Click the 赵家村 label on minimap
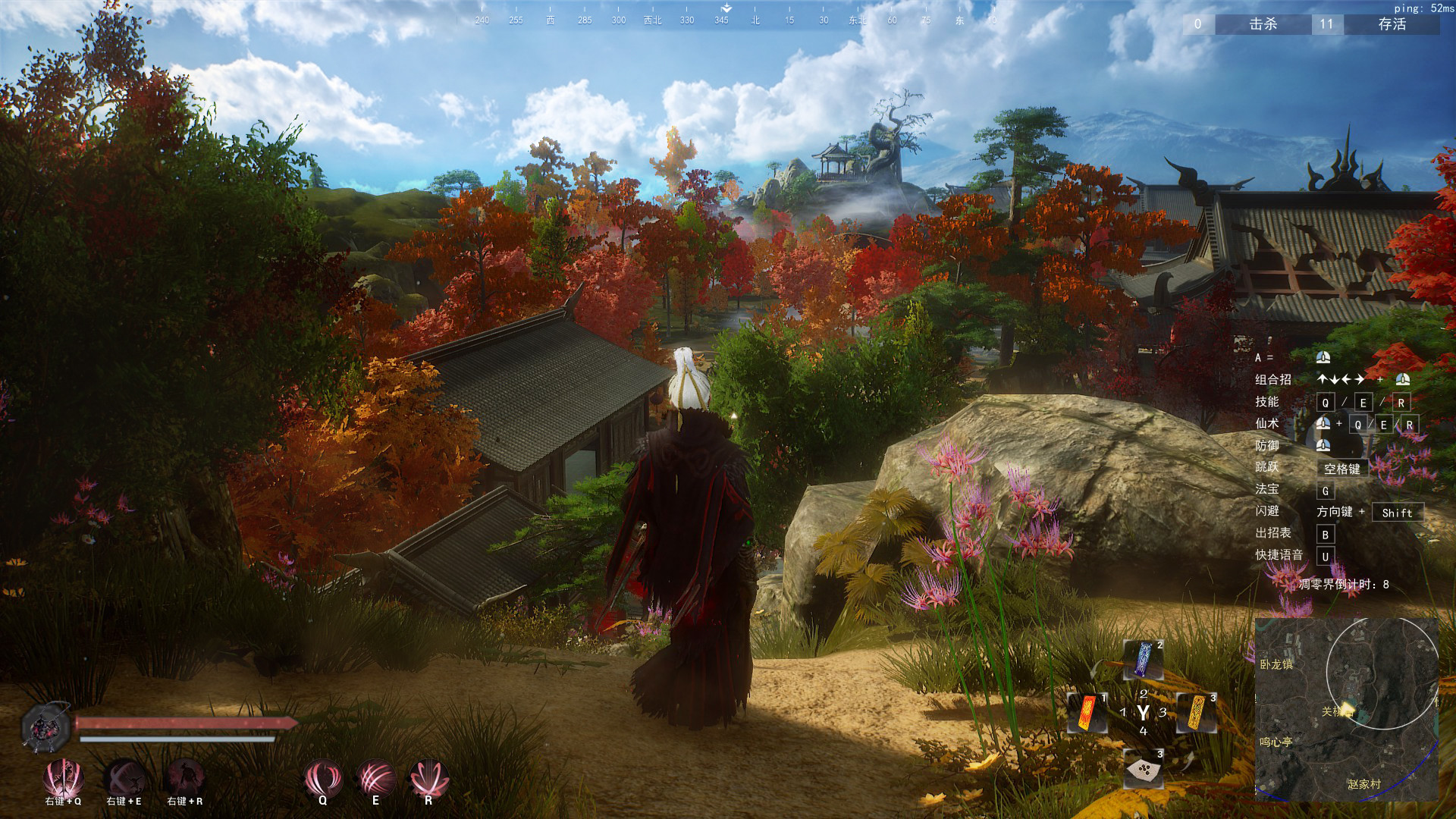The image size is (1456, 819). 1364,784
